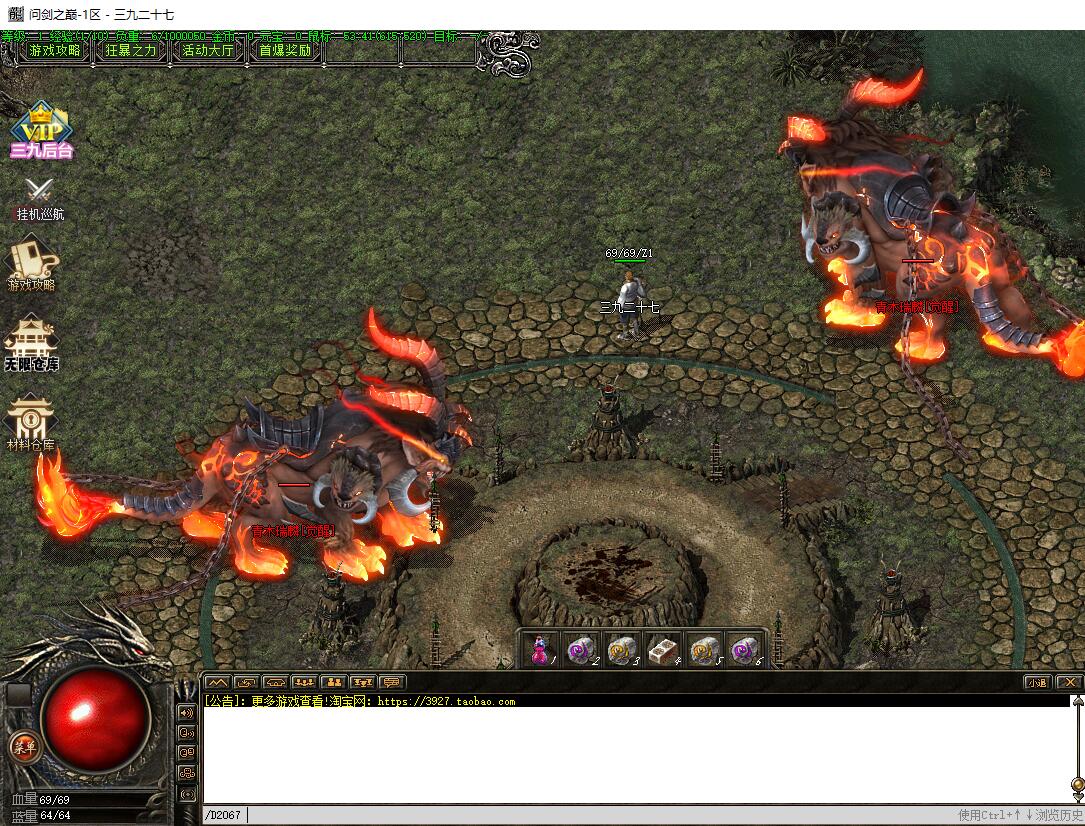
Task: Open the VIP 三九后台 panel
Action: pos(41,130)
